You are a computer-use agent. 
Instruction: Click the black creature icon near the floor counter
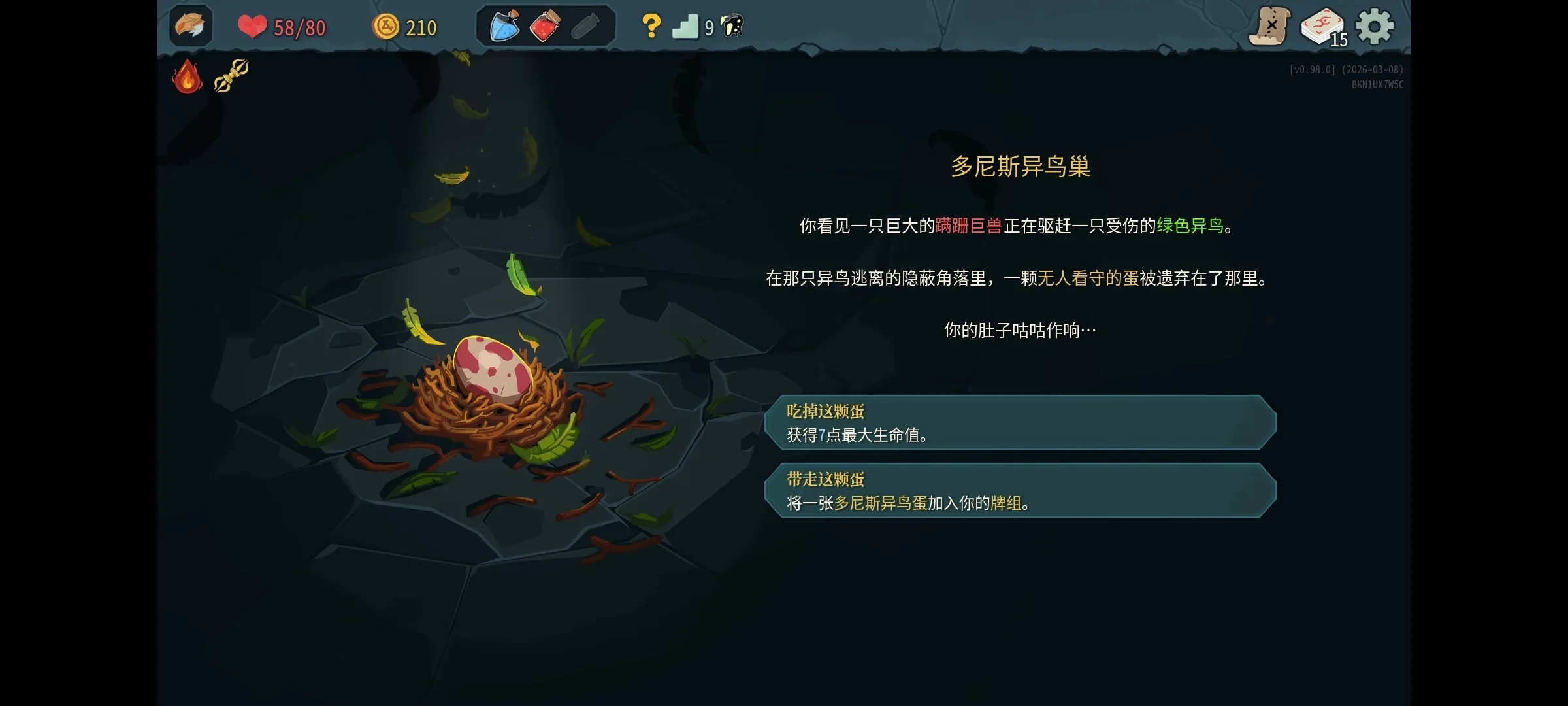733,26
